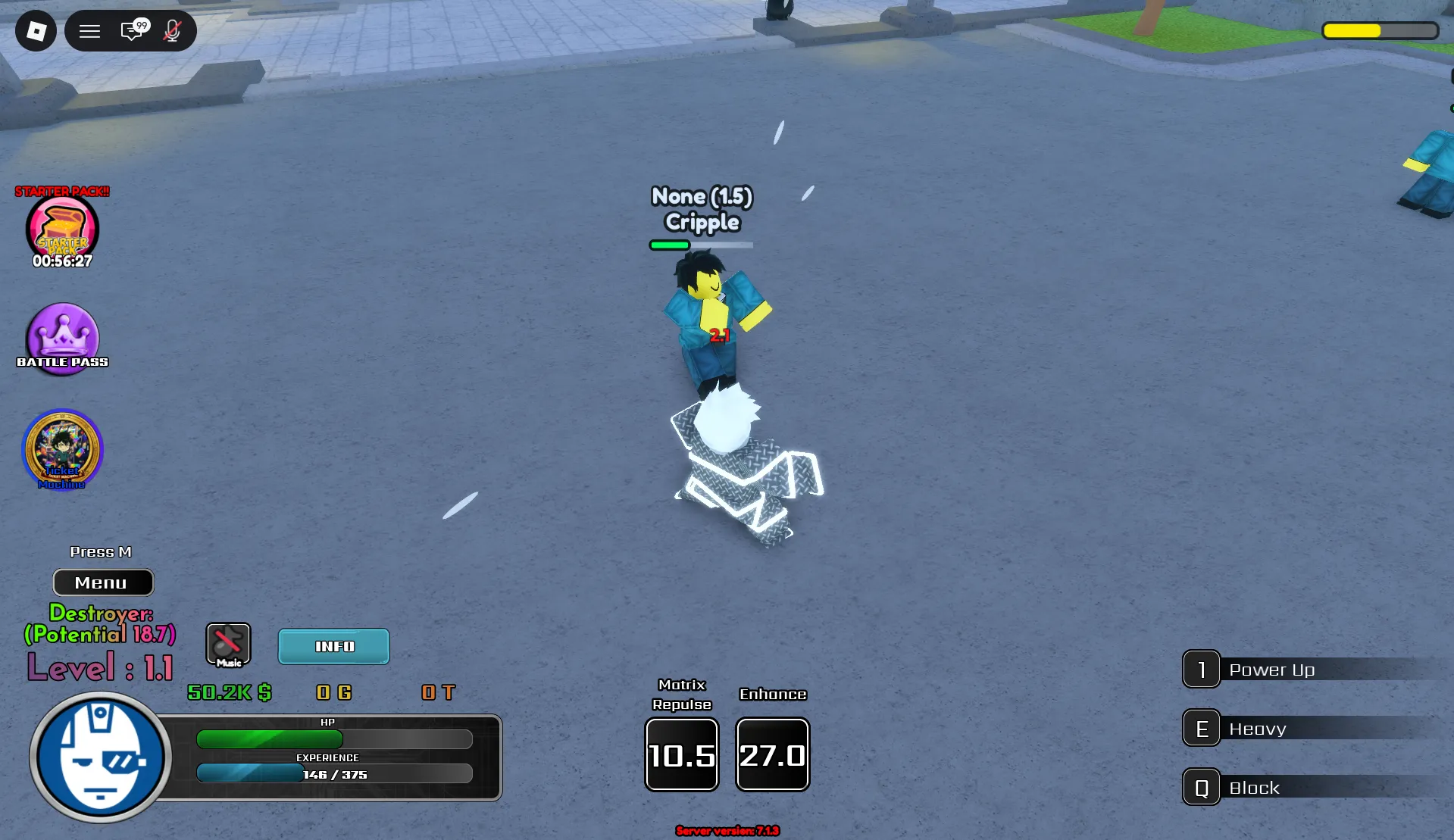Image resolution: width=1454 pixels, height=840 pixels.
Task: Open the Ticket Machine icon
Action: coord(62,449)
